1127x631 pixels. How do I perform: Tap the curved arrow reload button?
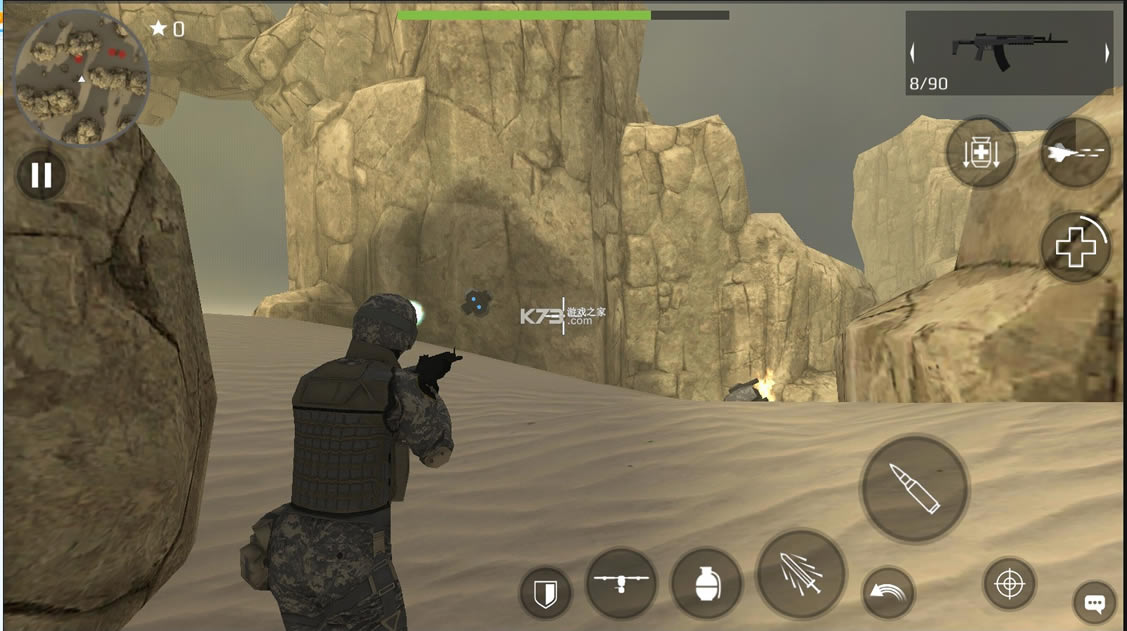coord(889,593)
